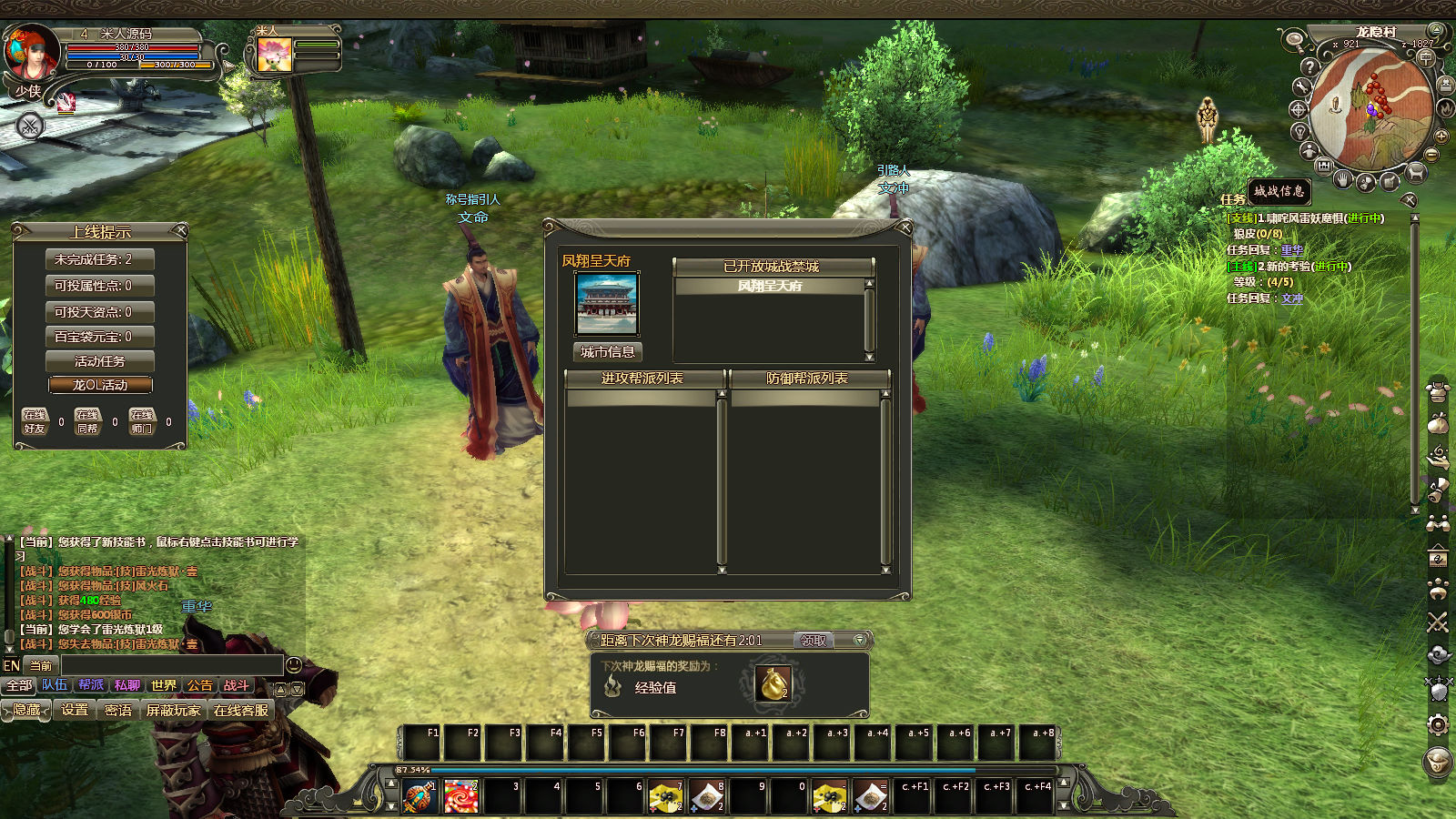Open the 龙OL活动 events button
Screen dimensions: 1456x819
point(100,385)
